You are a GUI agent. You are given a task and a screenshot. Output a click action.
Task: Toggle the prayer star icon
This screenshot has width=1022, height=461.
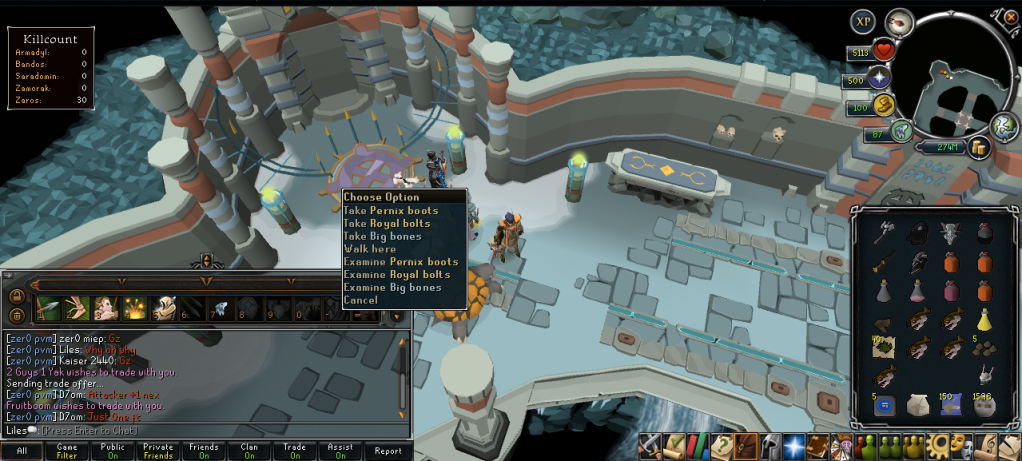882,80
